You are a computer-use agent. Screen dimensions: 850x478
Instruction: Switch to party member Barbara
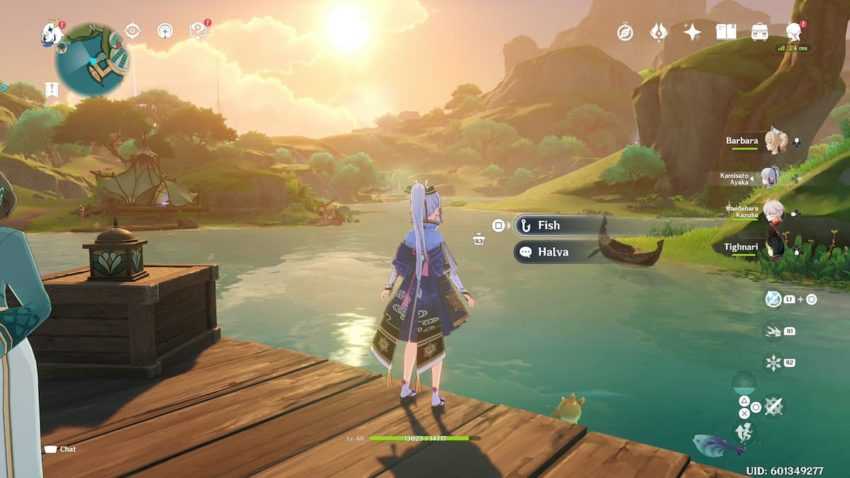coord(773,142)
